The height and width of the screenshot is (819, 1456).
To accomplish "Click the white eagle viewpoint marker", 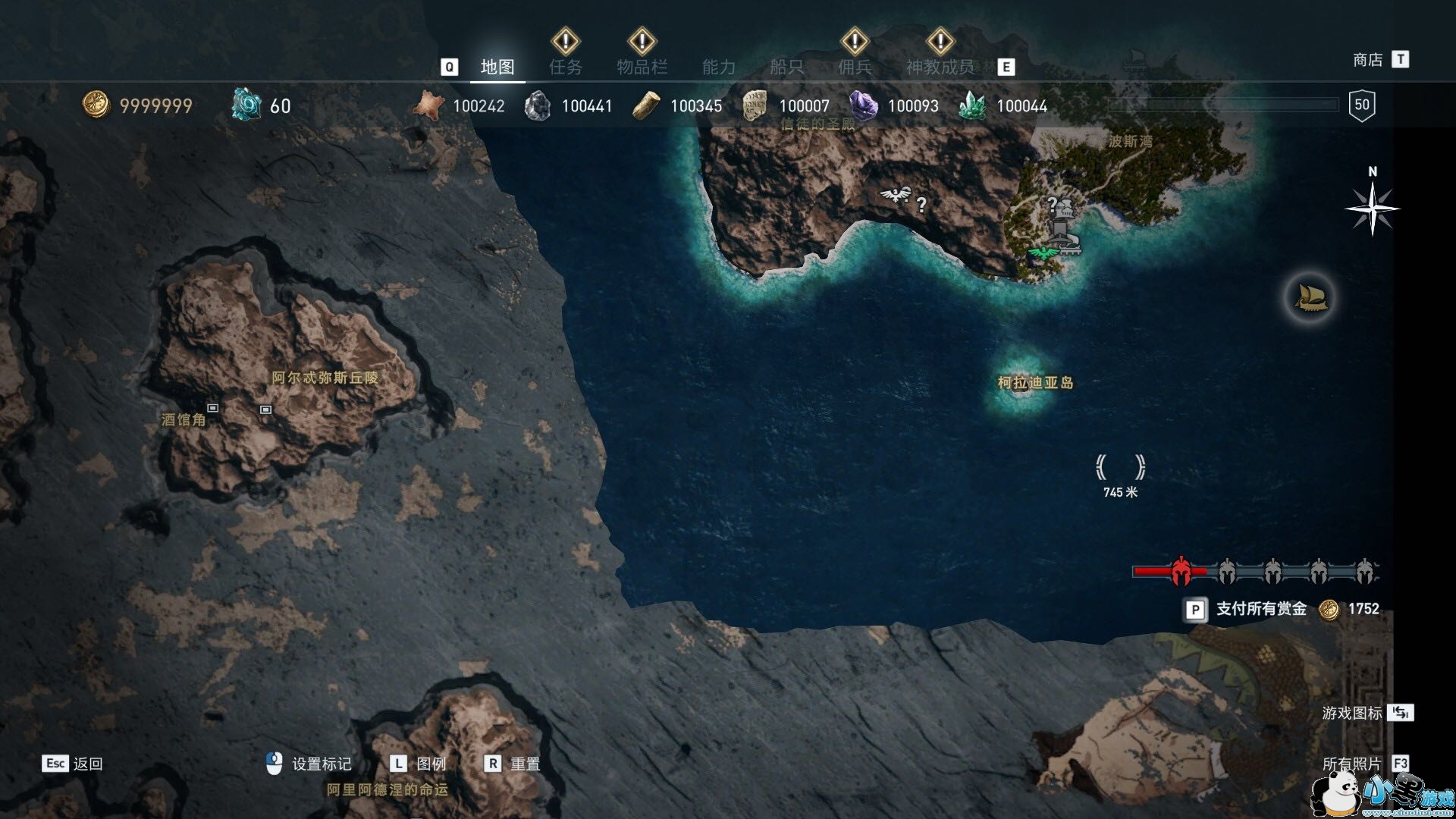I will coord(896,196).
